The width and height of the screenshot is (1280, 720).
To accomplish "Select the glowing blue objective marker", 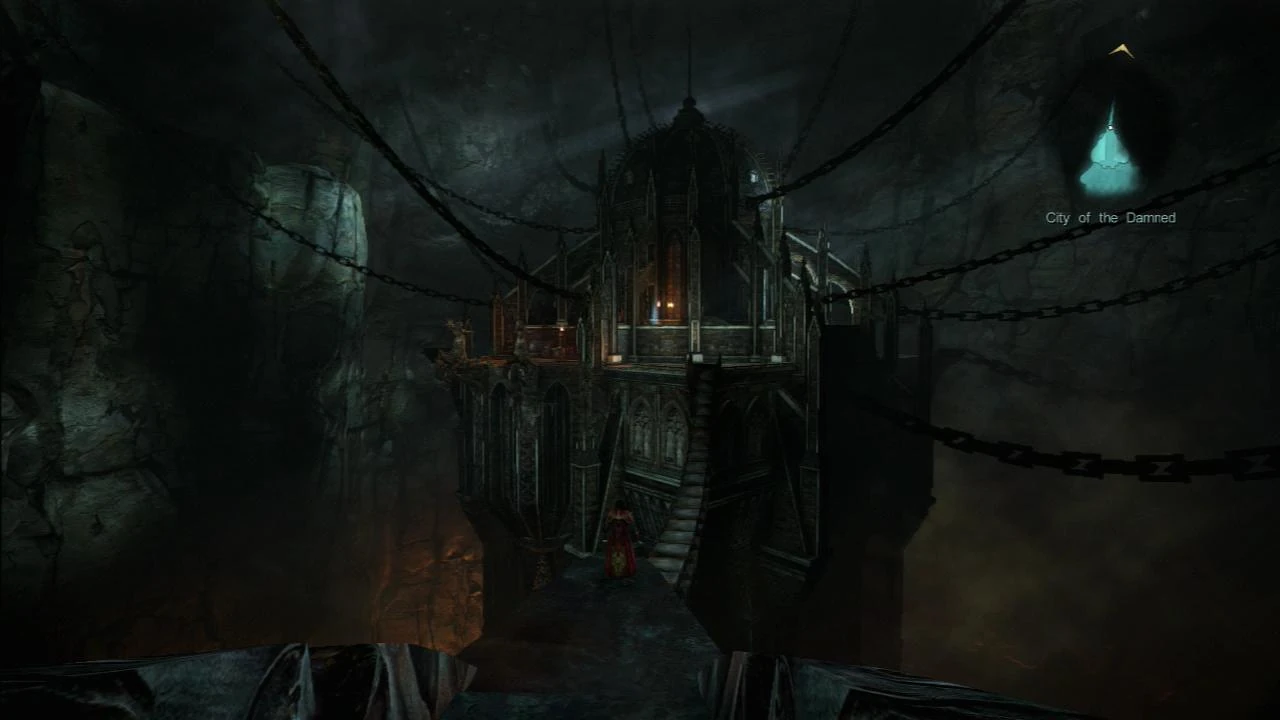I will (1110, 160).
